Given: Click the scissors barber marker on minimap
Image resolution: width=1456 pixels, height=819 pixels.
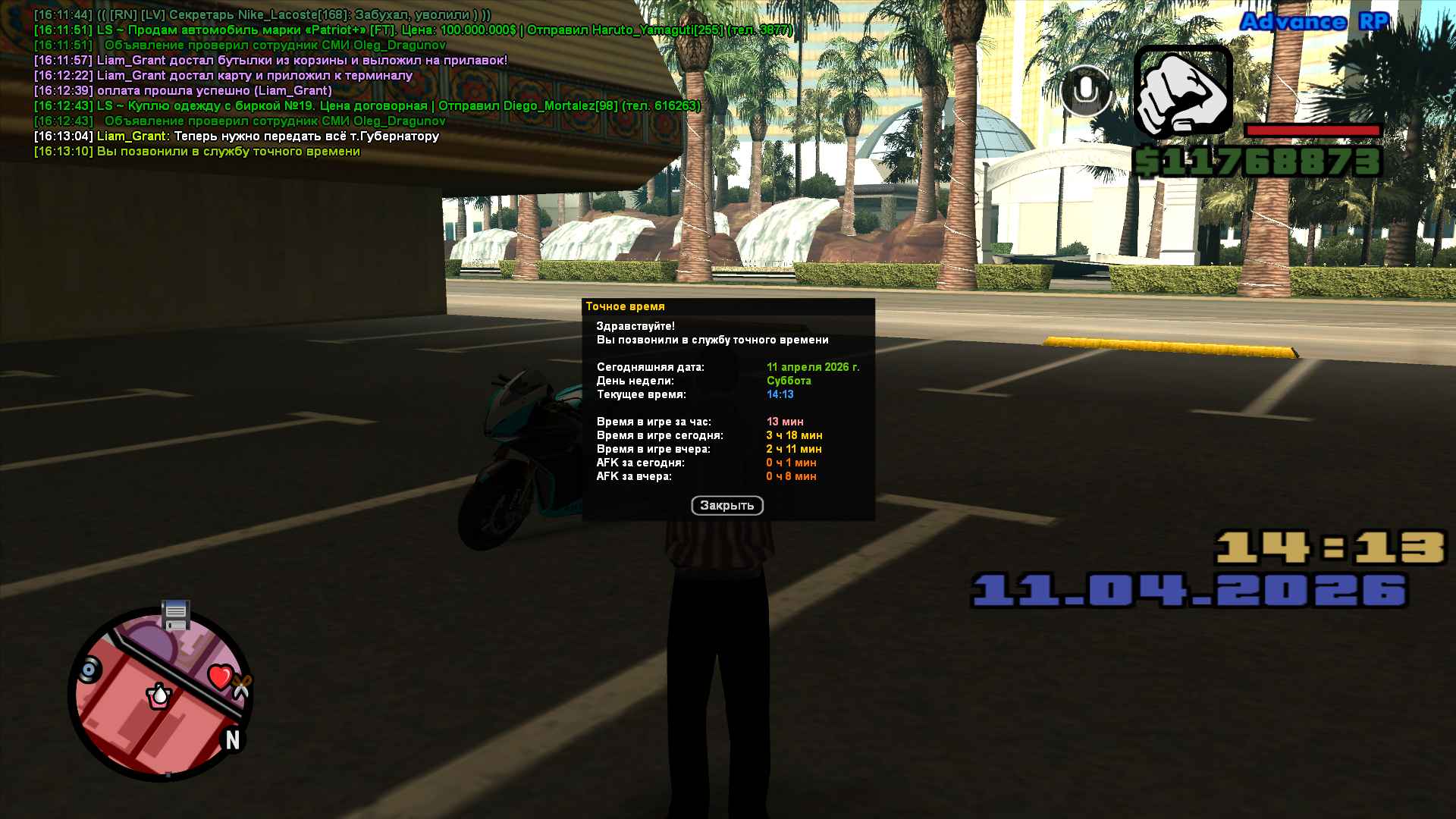Looking at the screenshot, I should tap(242, 686).
